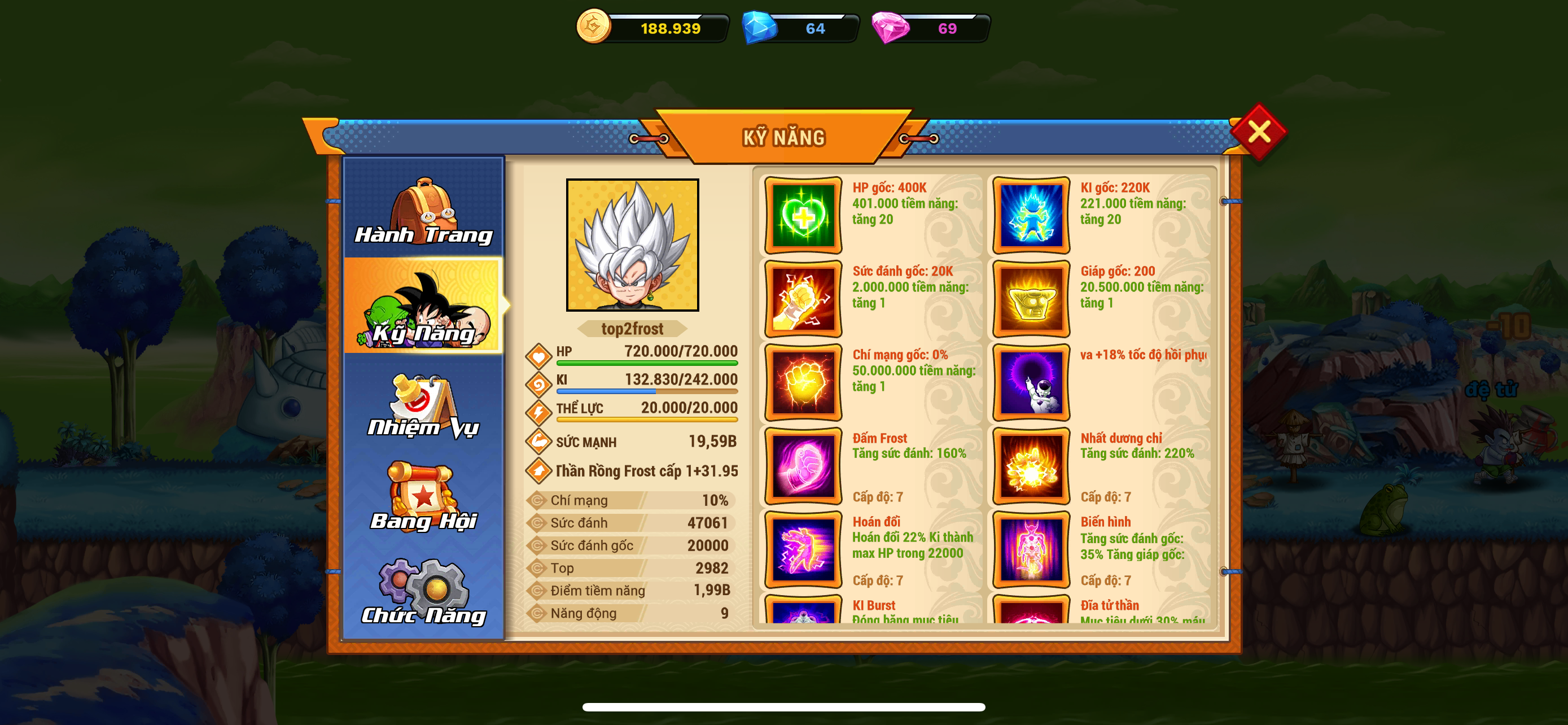Open the Hành Trang tab

point(424,209)
